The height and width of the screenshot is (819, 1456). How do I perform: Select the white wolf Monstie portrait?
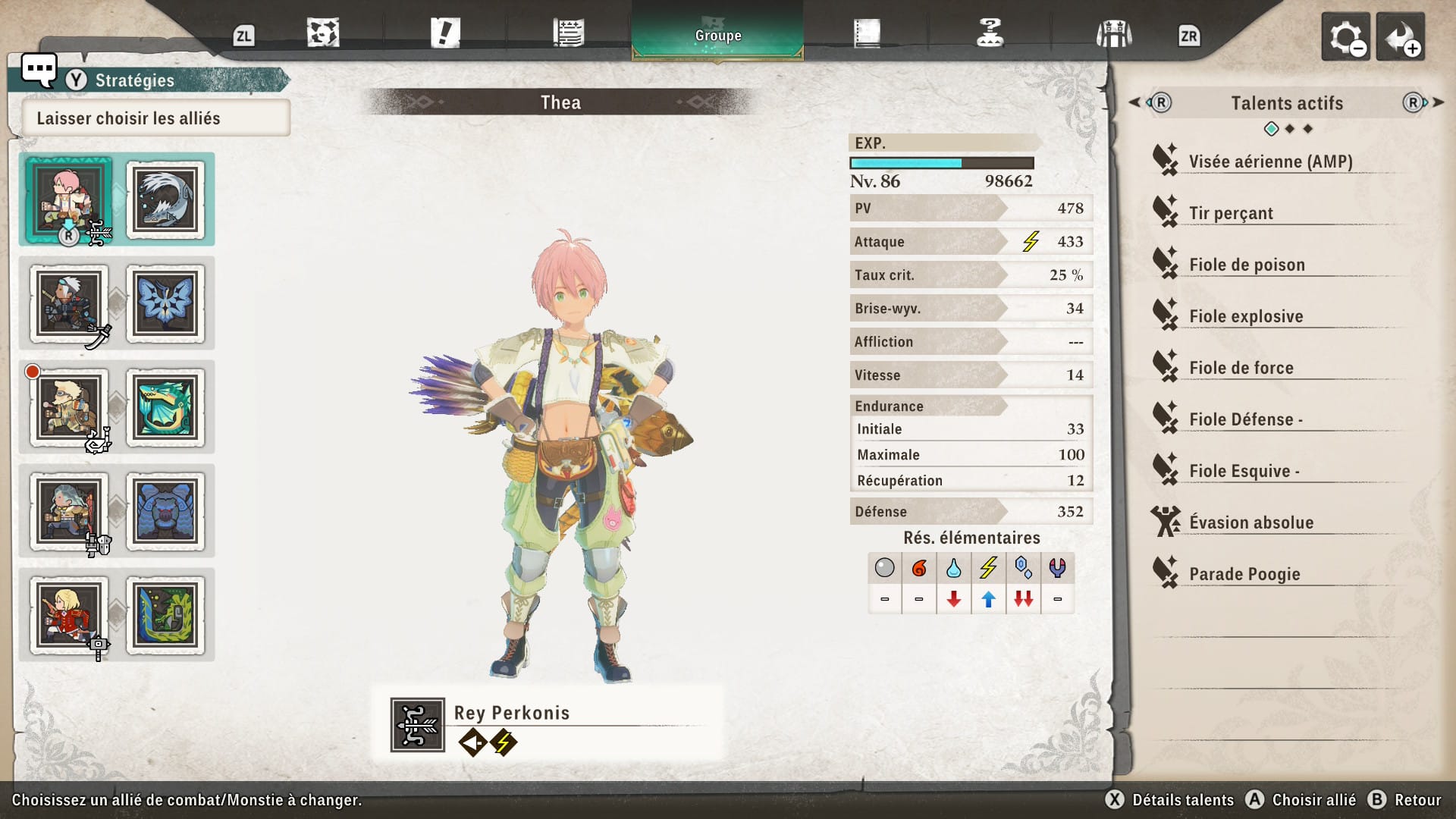(165, 199)
